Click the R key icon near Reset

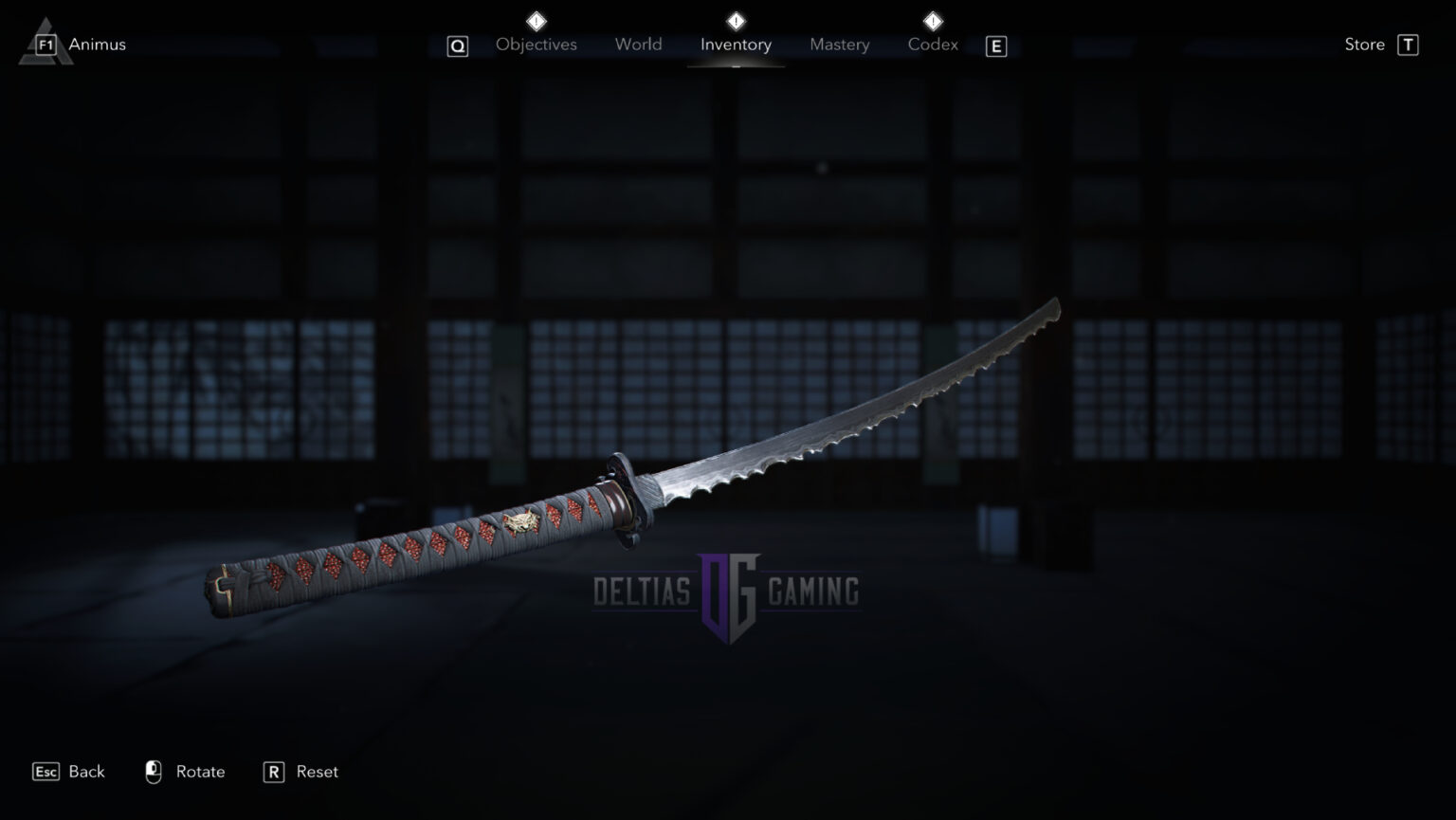click(273, 772)
